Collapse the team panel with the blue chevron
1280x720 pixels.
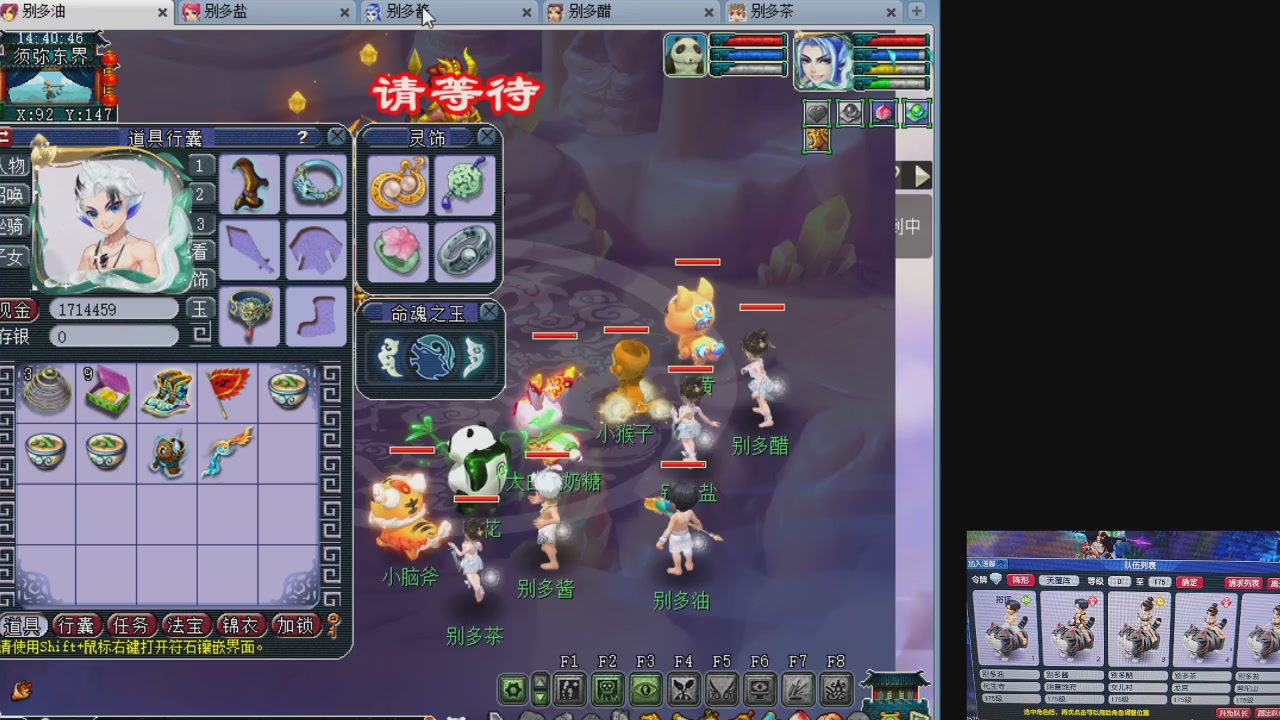1001,564
